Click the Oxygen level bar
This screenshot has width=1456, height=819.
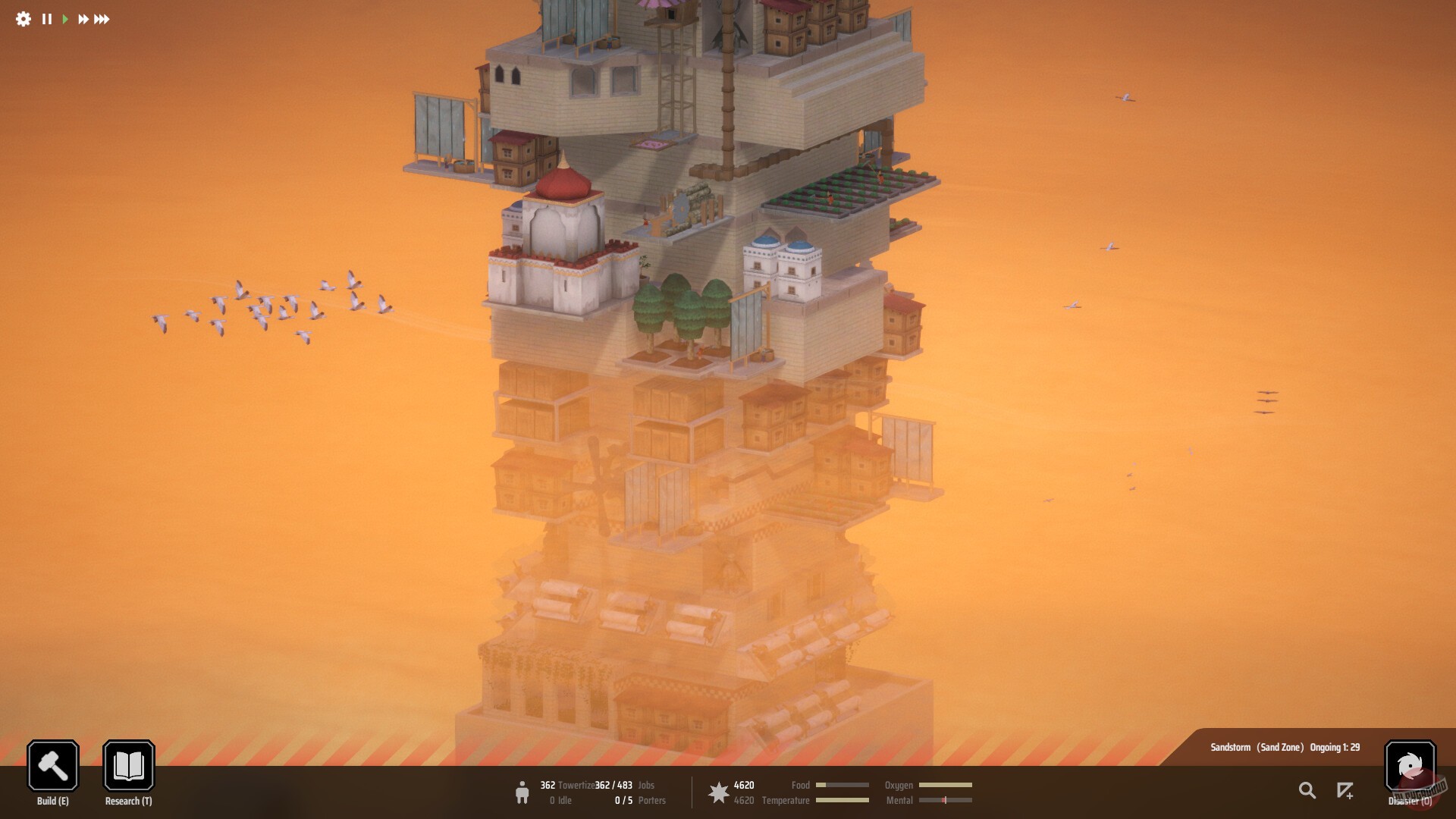946,786
